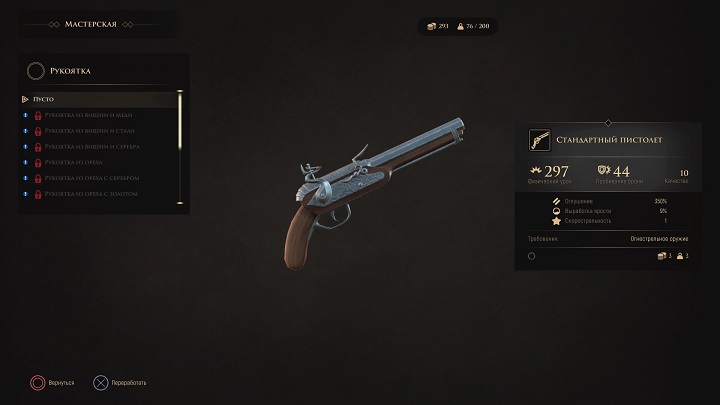Click the handle list scrollbar

[180, 120]
